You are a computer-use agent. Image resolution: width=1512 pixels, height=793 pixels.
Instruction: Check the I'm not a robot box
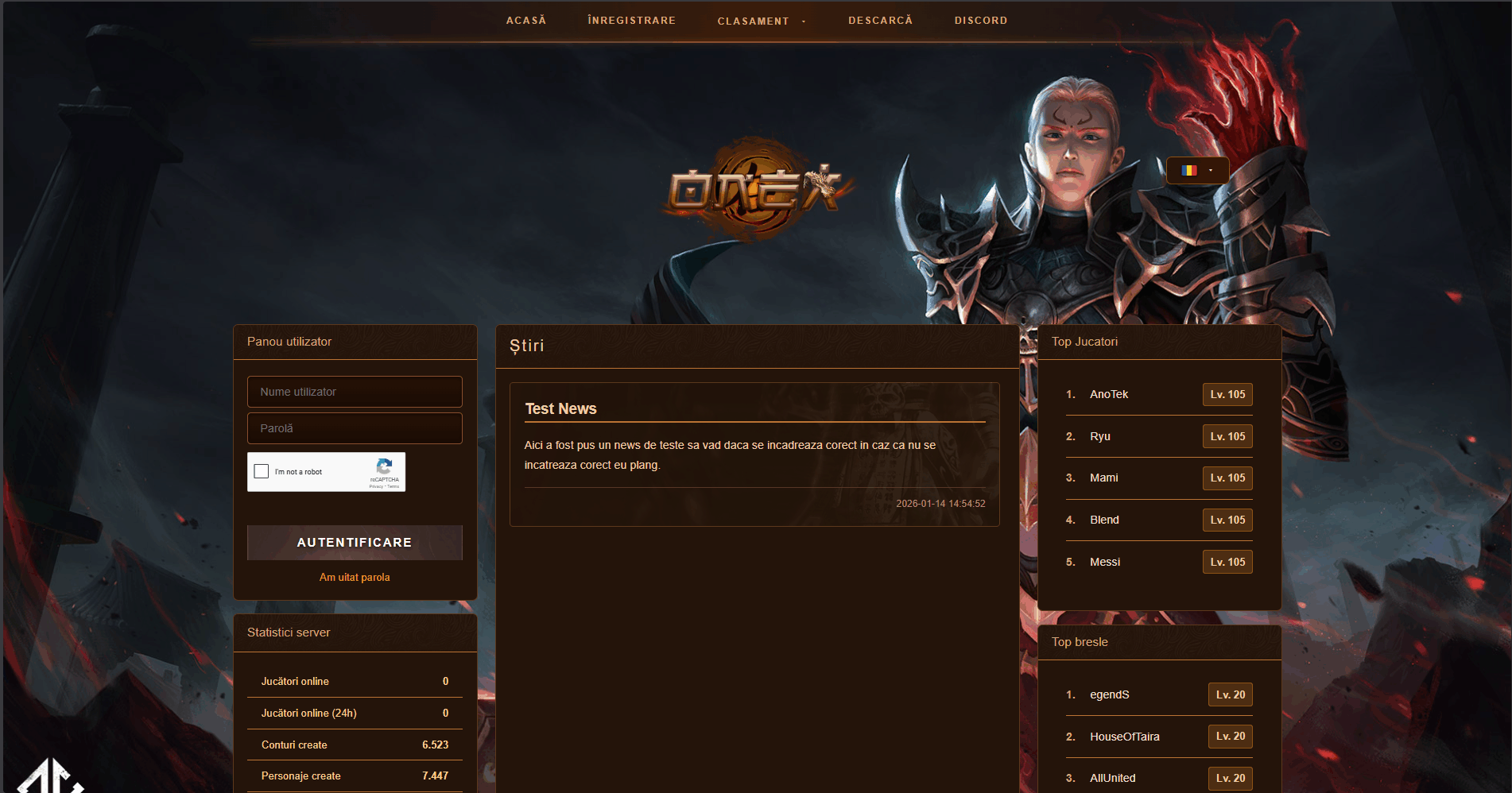click(x=261, y=471)
